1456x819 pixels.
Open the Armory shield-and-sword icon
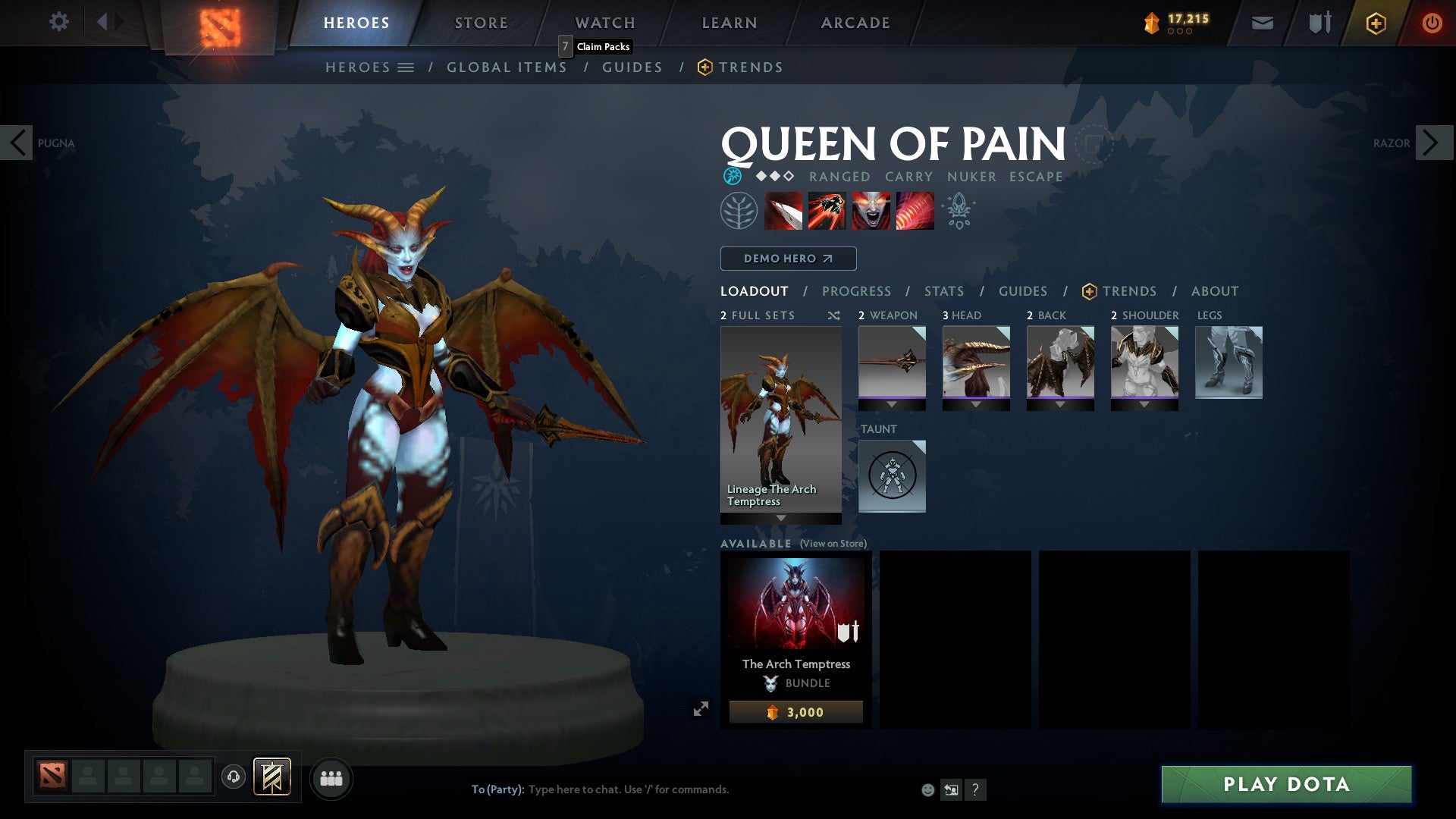(1319, 23)
